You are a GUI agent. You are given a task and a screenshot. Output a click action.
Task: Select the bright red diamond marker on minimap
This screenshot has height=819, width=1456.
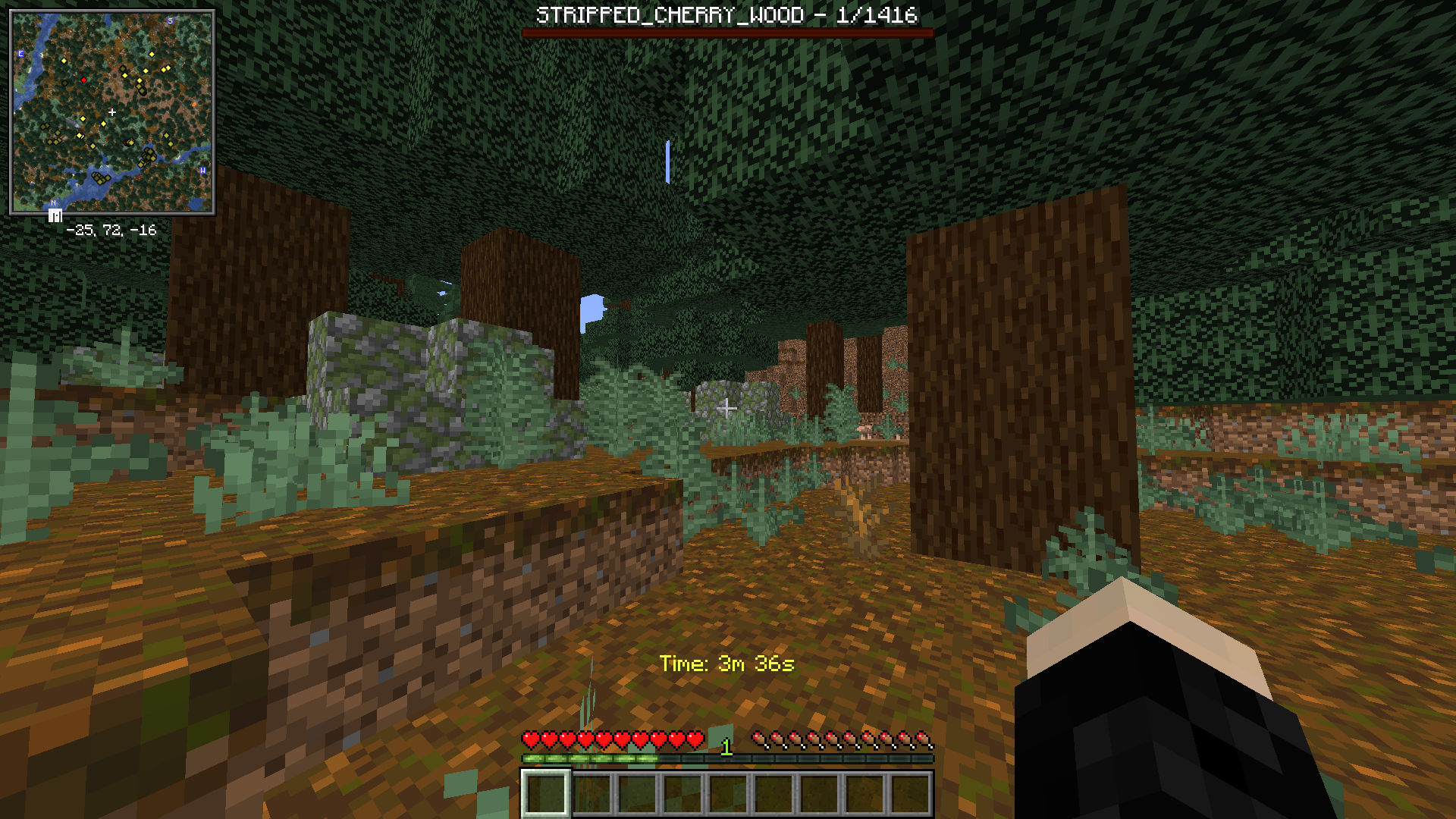click(x=83, y=80)
